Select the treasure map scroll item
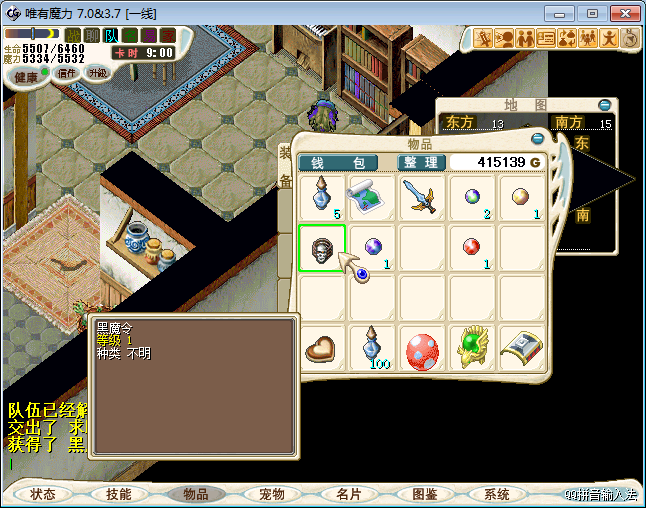The height and width of the screenshot is (508, 646). tap(372, 198)
